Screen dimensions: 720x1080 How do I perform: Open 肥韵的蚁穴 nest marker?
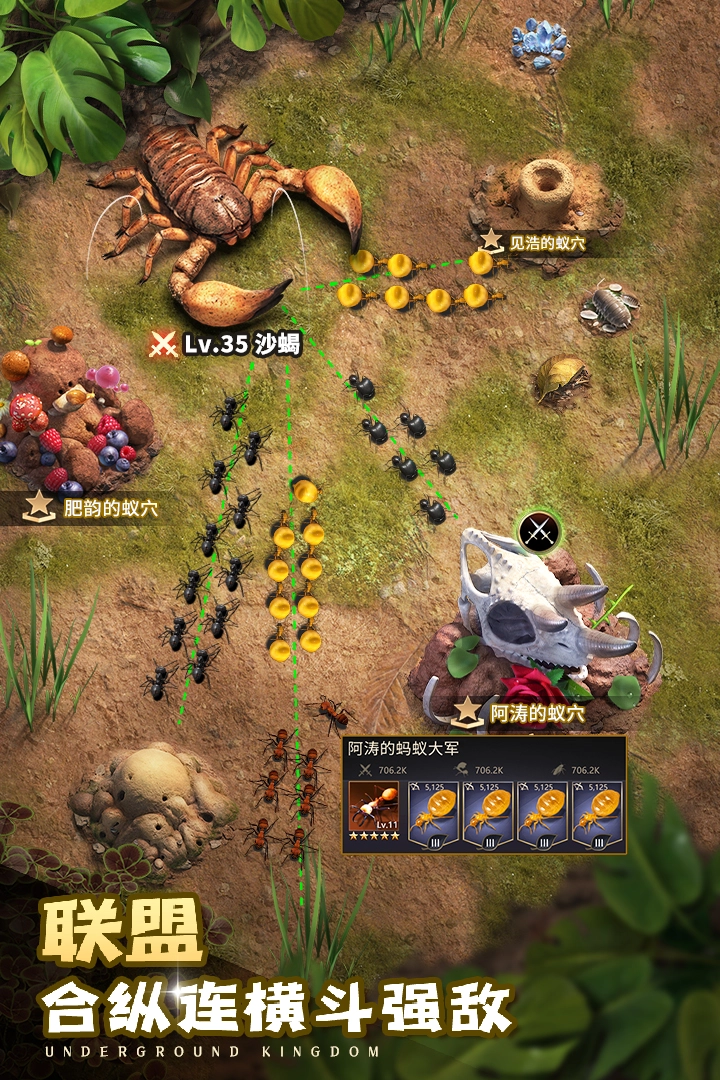click(x=93, y=508)
